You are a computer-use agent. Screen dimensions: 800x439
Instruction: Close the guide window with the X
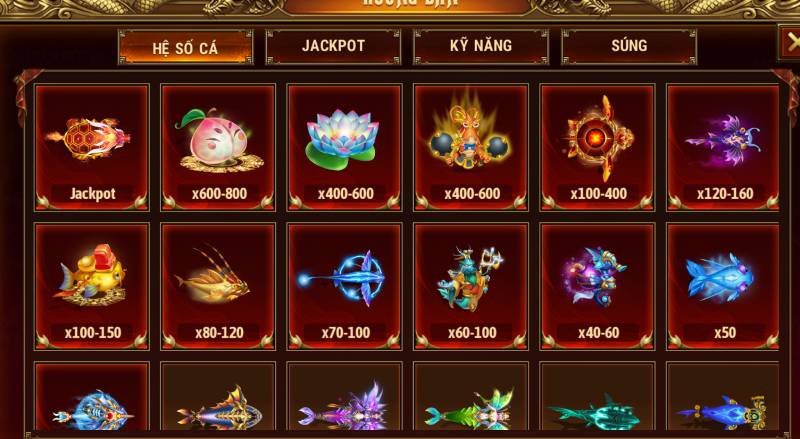click(x=789, y=43)
